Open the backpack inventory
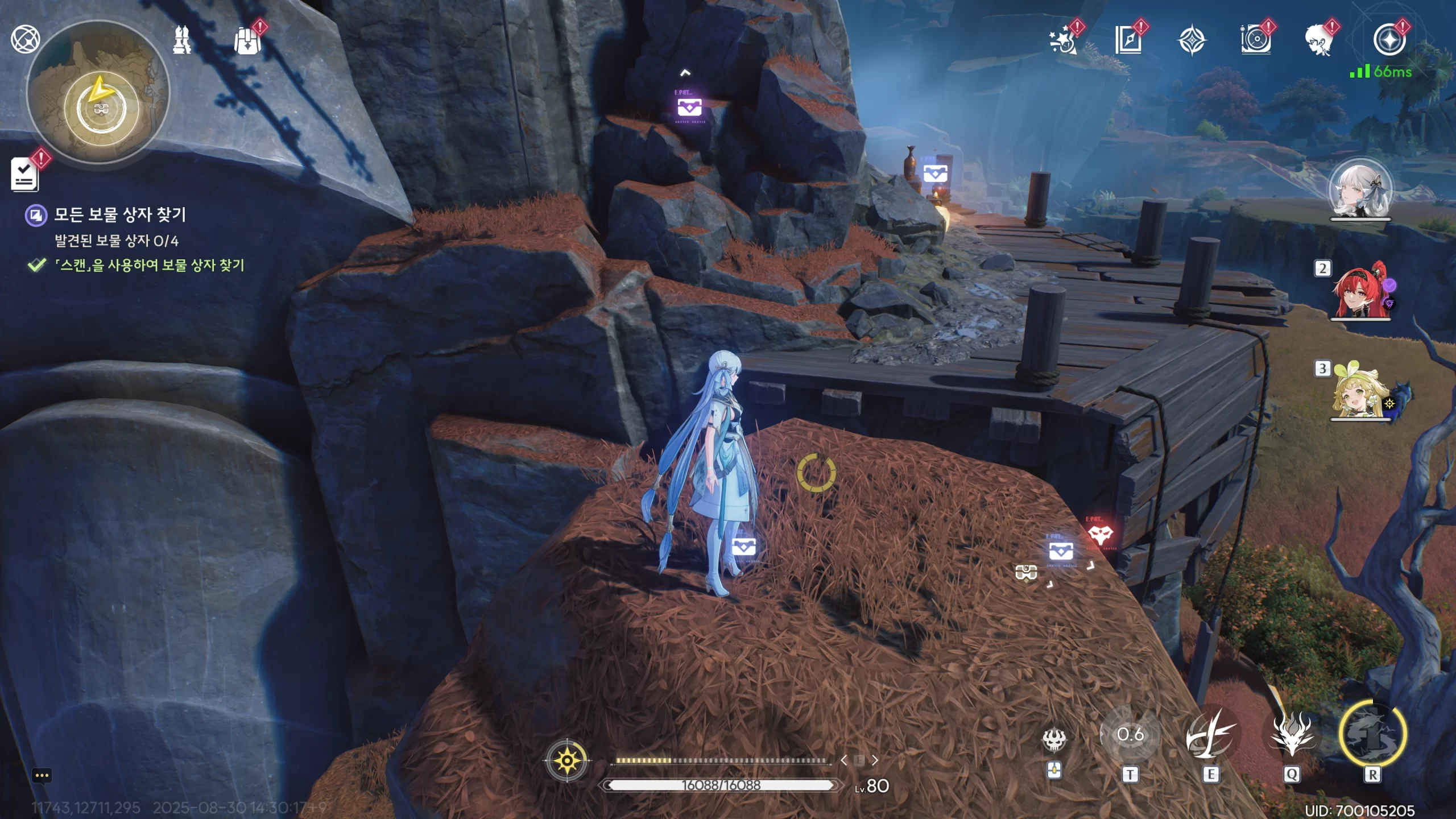The height and width of the screenshot is (819, 1456). pos(247,41)
